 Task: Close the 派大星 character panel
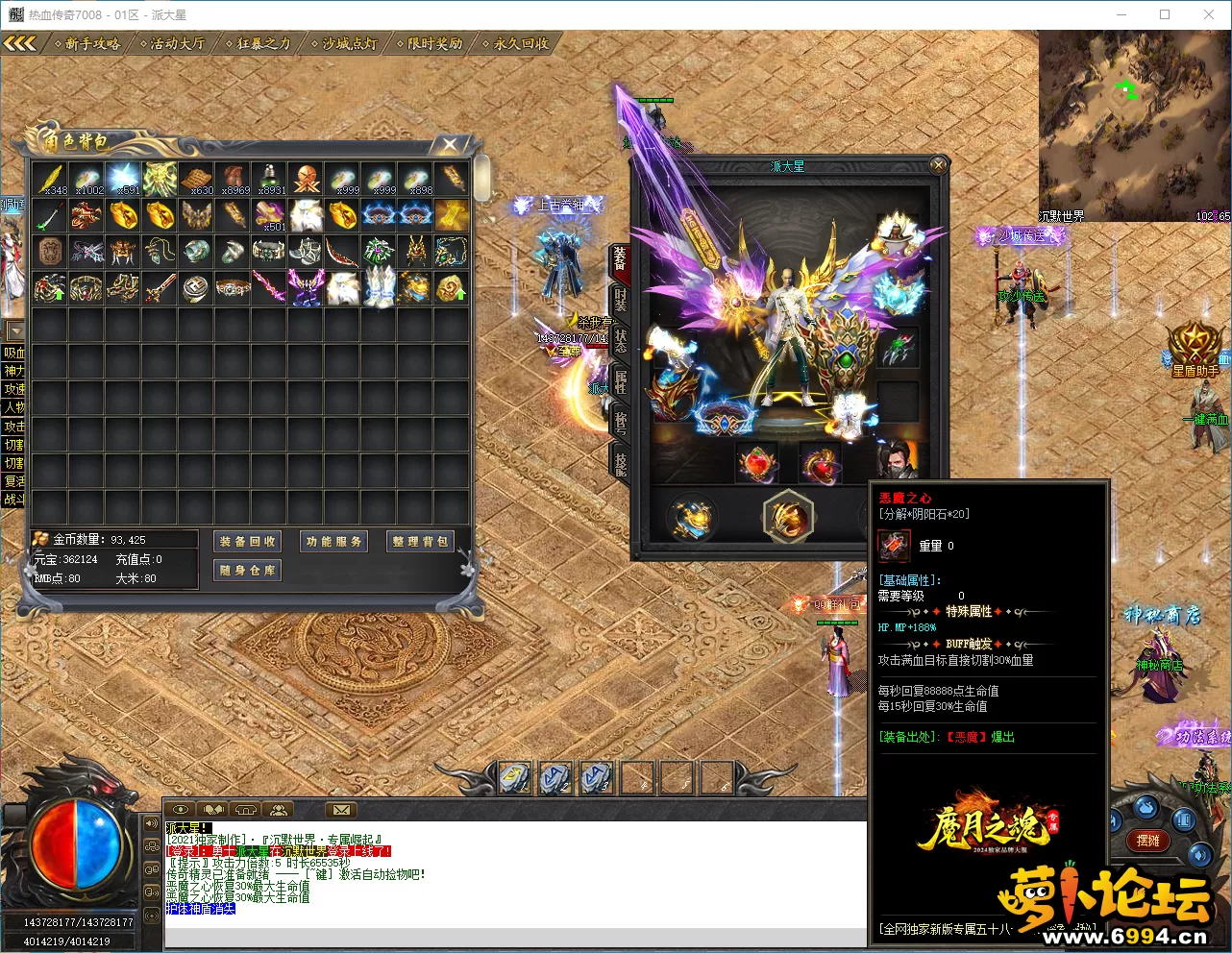pos(938,165)
